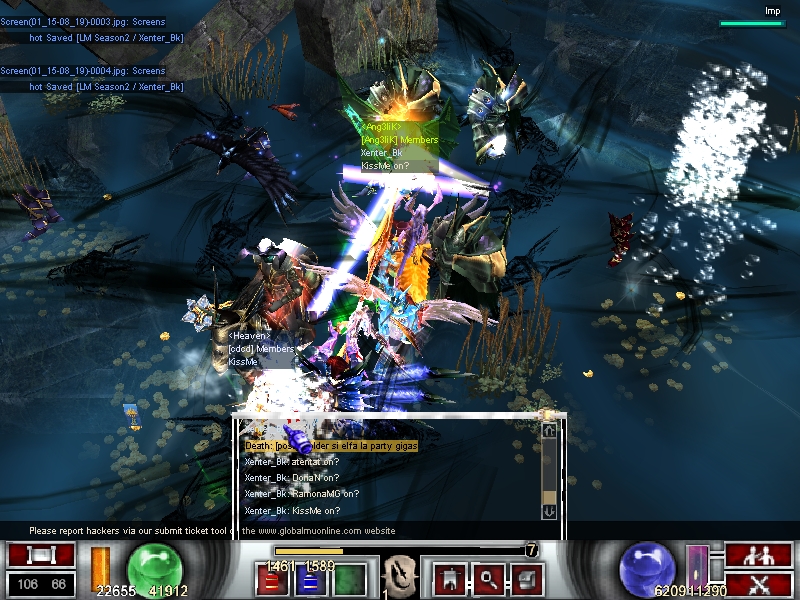Viewport: 800px width, 600px height.
Task: Click the chat scroll up arrow
Action: point(548,430)
